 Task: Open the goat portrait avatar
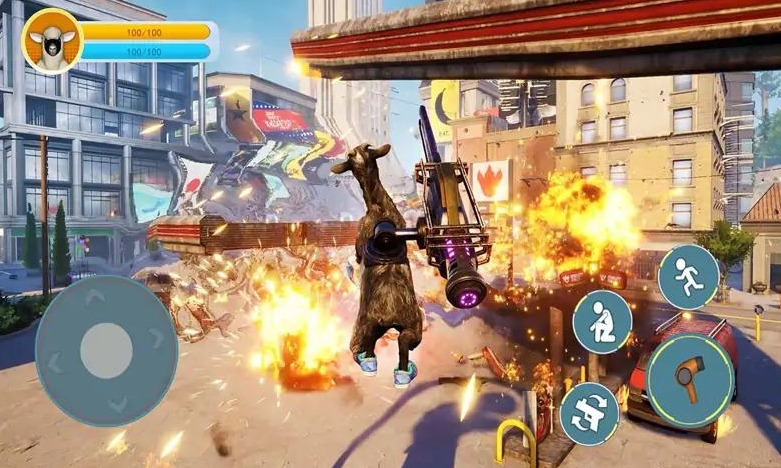[x=51, y=42]
